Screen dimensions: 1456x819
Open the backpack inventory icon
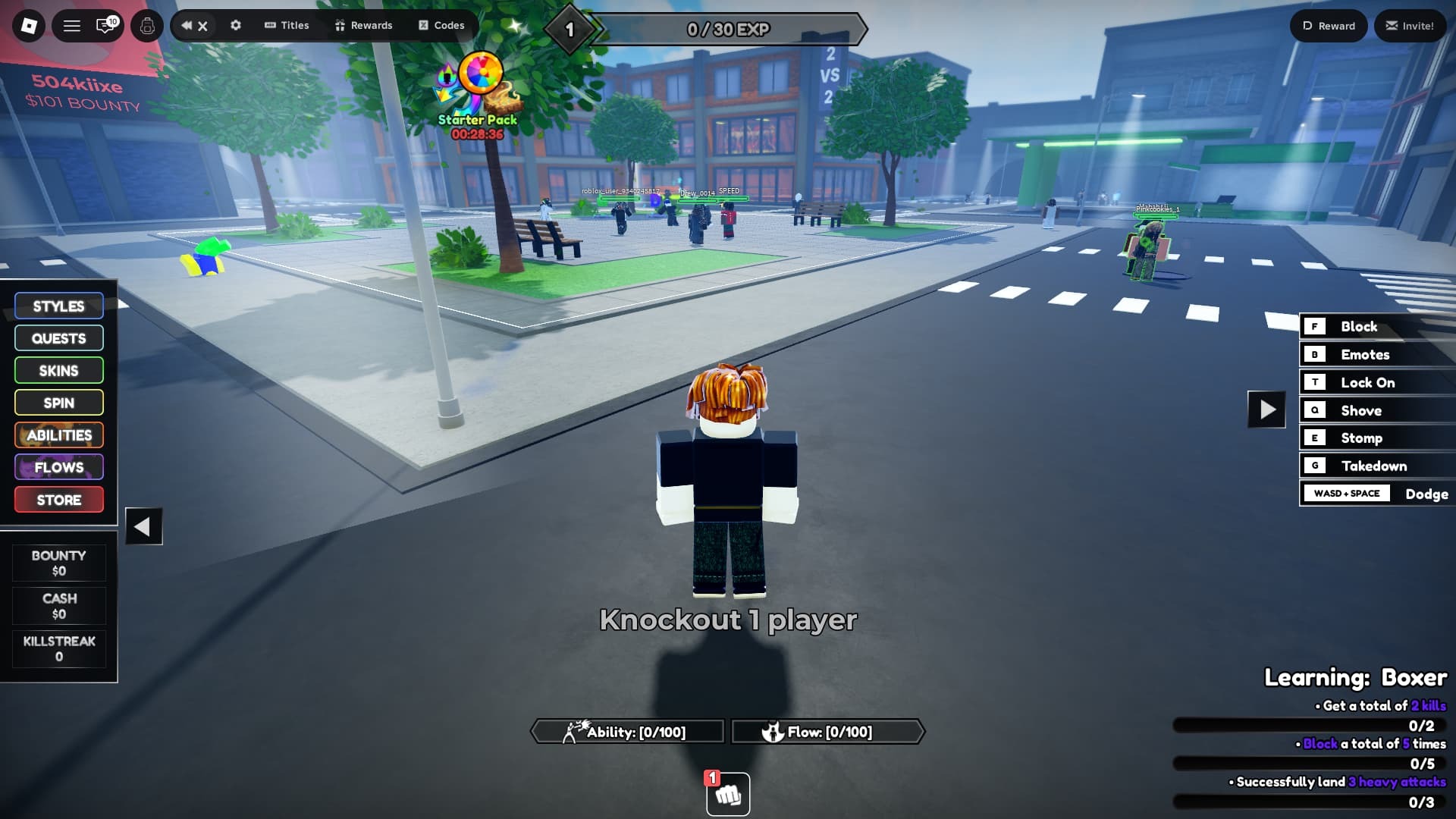click(x=146, y=25)
